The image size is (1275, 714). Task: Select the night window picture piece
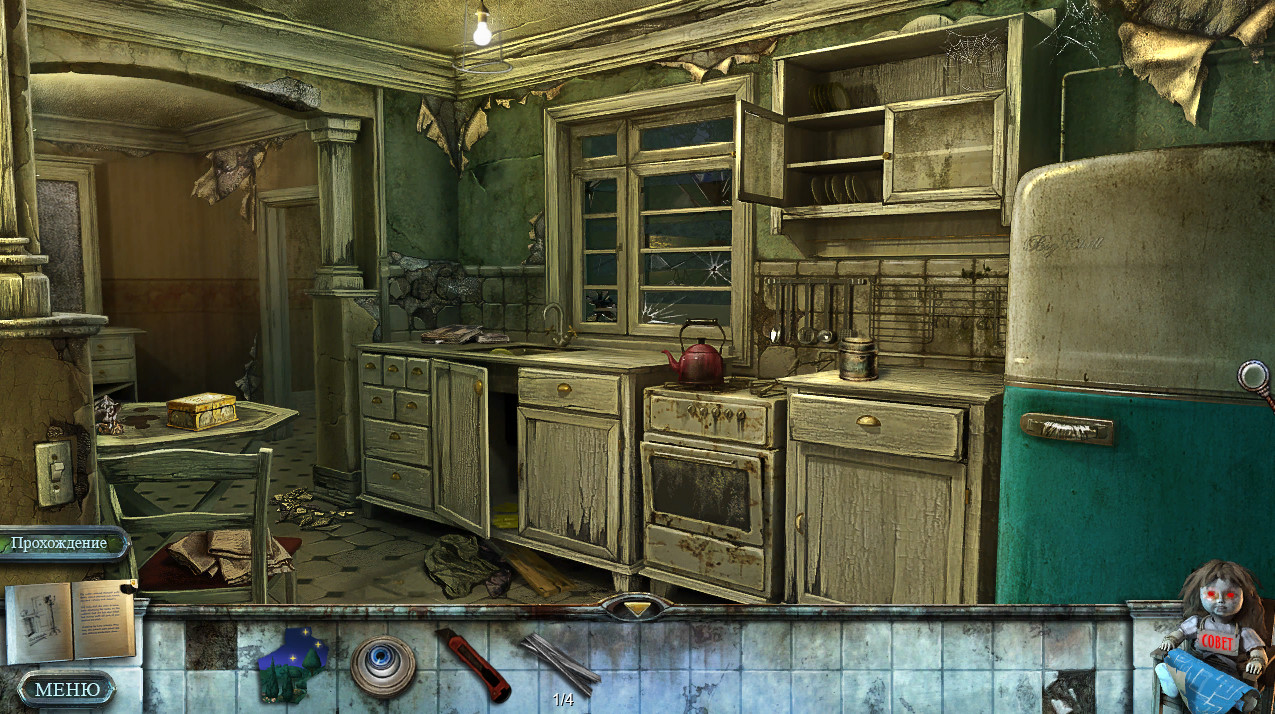pos(292,664)
